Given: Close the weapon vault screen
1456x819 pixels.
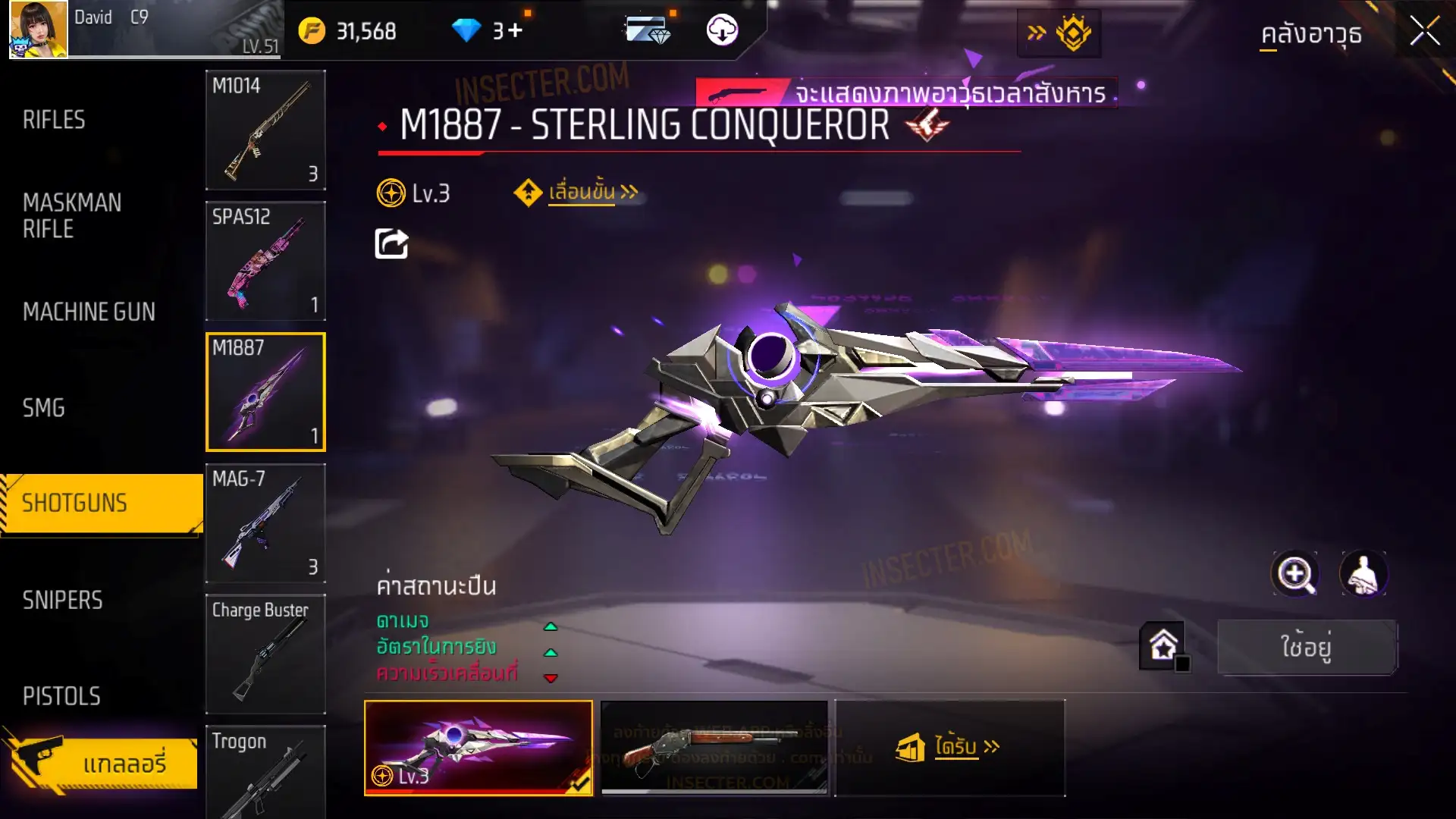Looking at the screenshot, I should [x=1424, y=32].
